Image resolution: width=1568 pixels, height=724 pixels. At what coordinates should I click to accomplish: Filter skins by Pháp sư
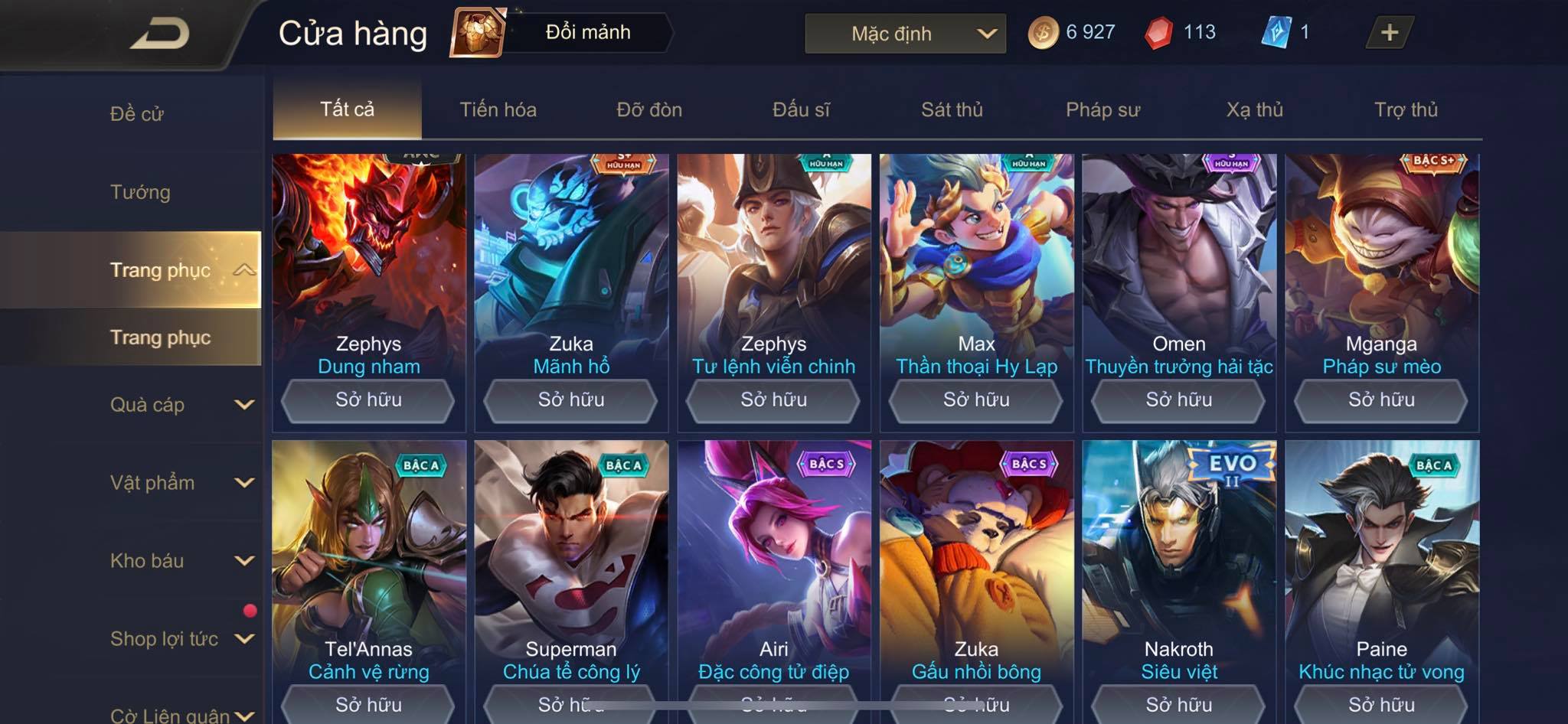tap(1102, 109)
